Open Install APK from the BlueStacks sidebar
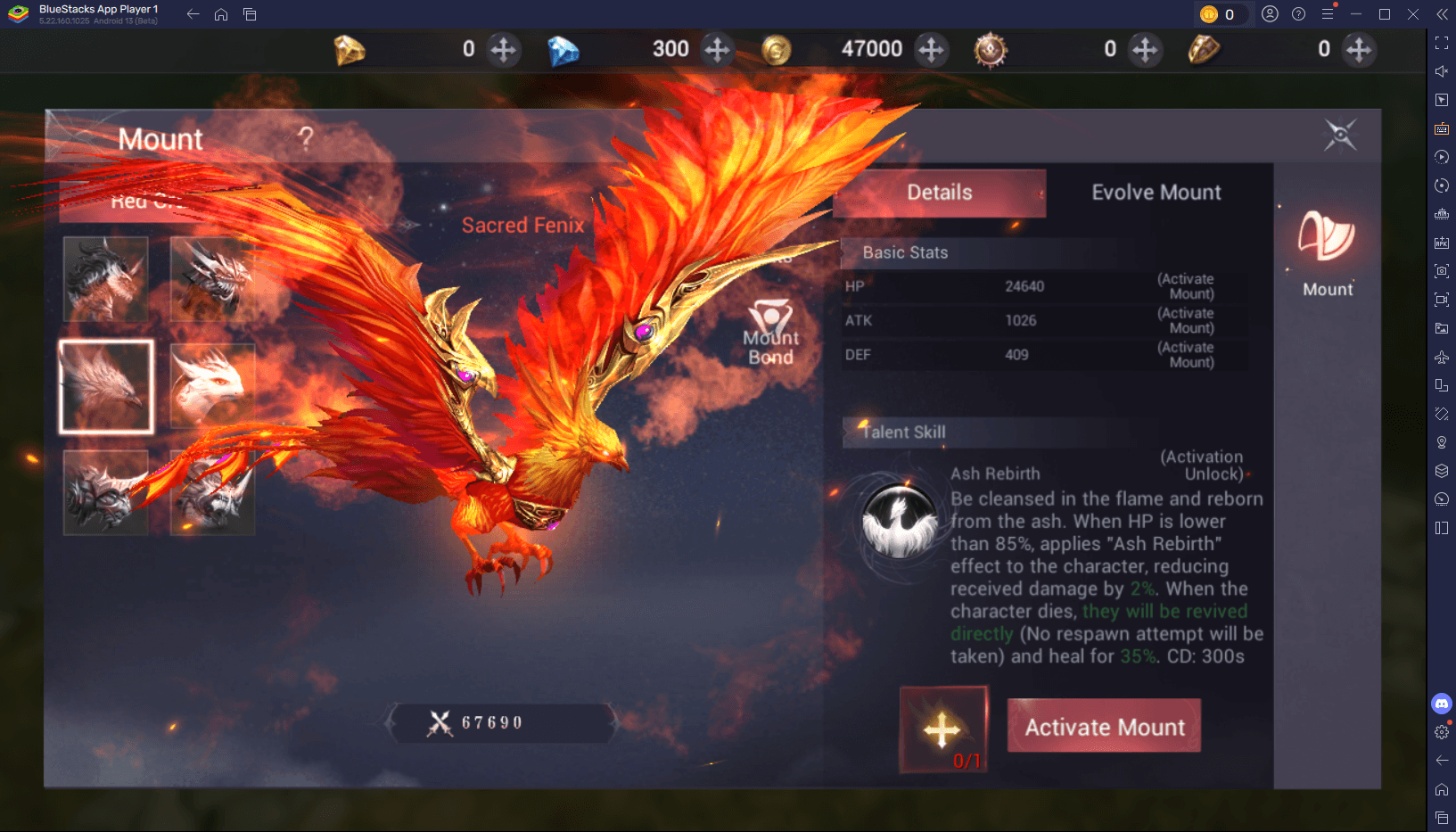The image size is (1456, 832). point(1441,242)
